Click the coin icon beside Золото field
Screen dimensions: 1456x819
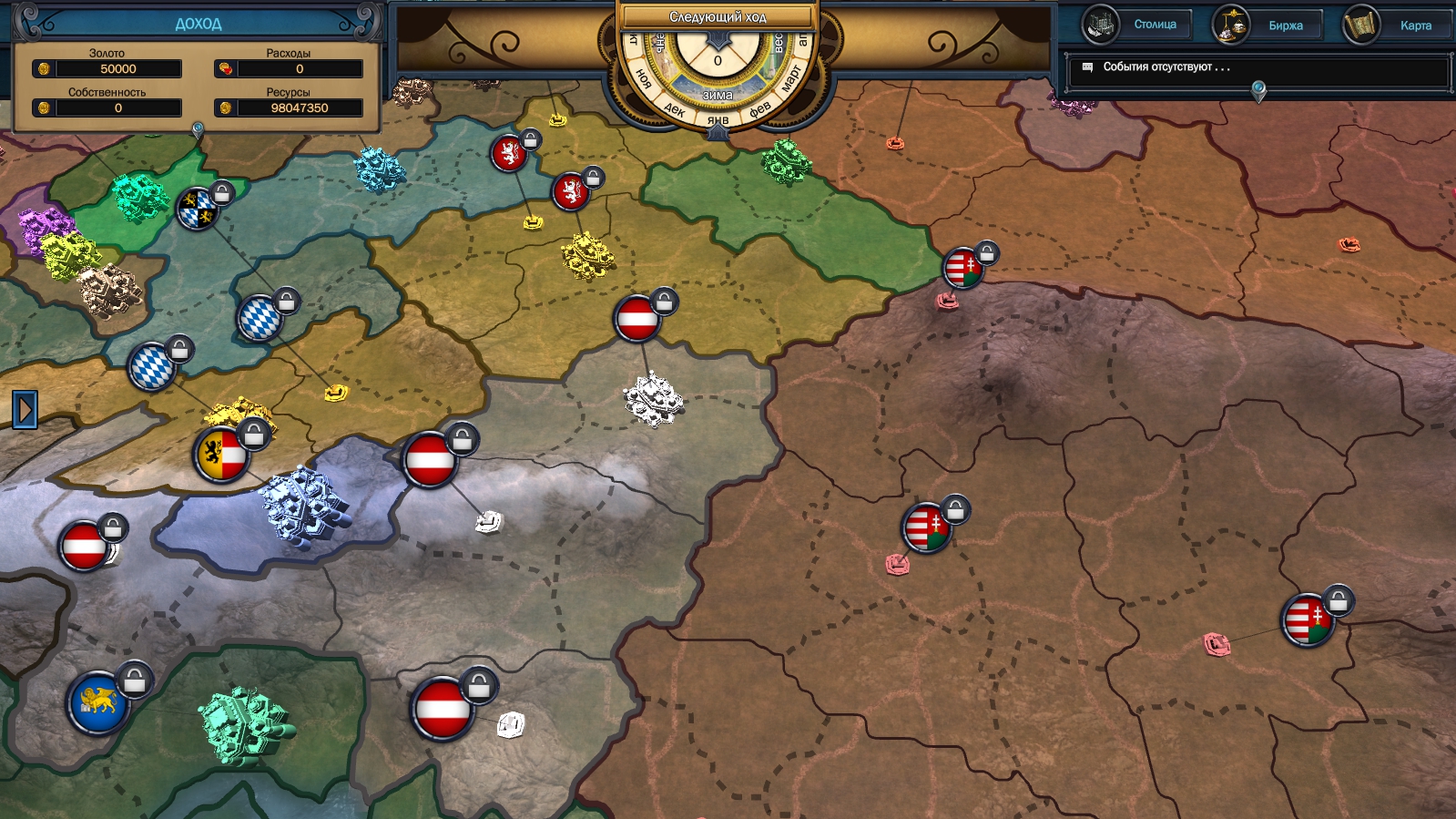[45, 68]
